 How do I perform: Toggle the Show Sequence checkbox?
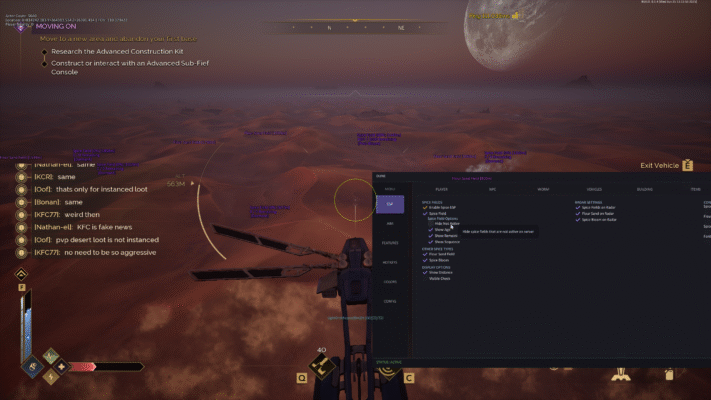click(x=431, y=242)
